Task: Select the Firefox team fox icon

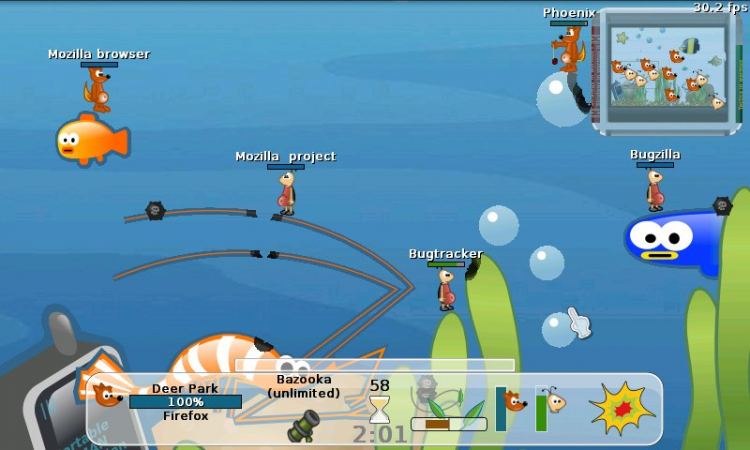Action: click(x=107, y=394)
